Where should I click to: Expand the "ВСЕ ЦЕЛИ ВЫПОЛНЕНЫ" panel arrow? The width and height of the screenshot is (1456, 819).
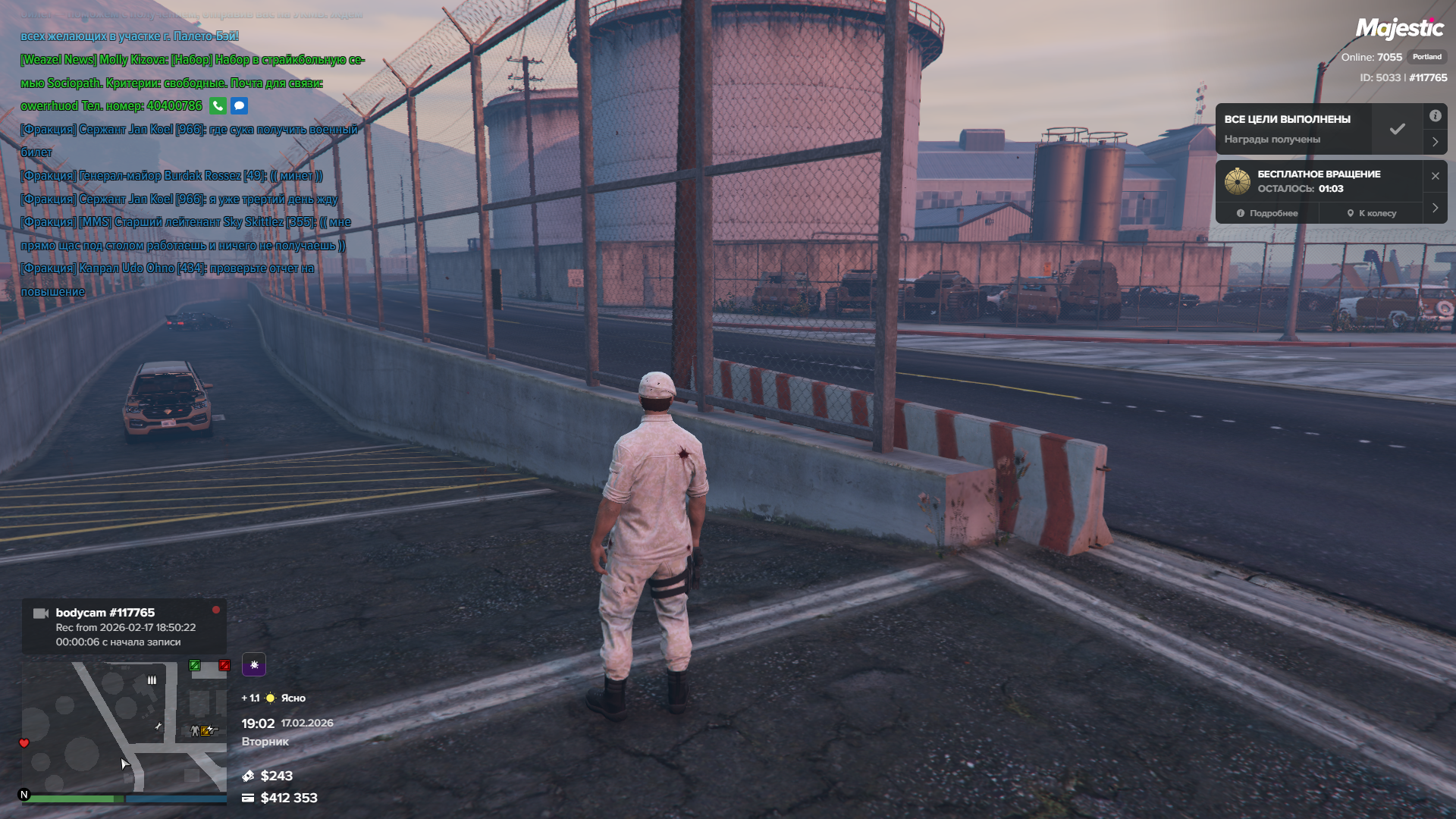pyautogui.click(x=1435, y=142)
